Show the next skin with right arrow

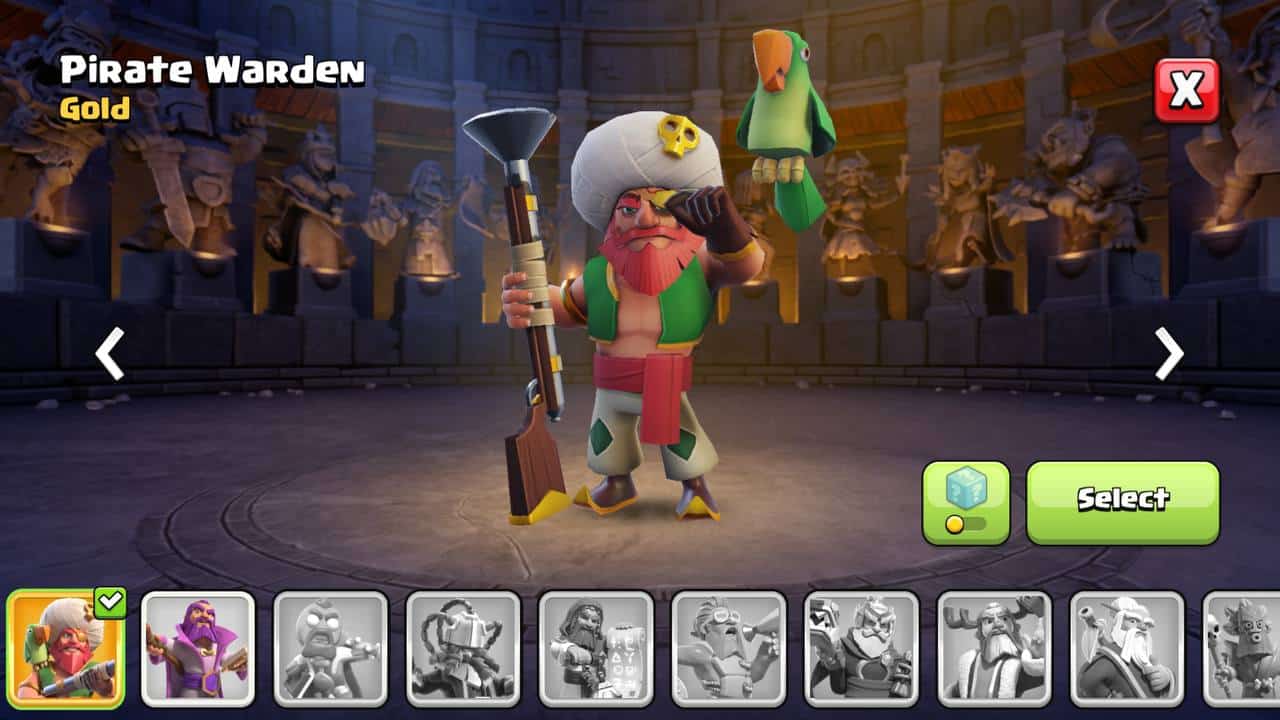tap(1168, 354)
